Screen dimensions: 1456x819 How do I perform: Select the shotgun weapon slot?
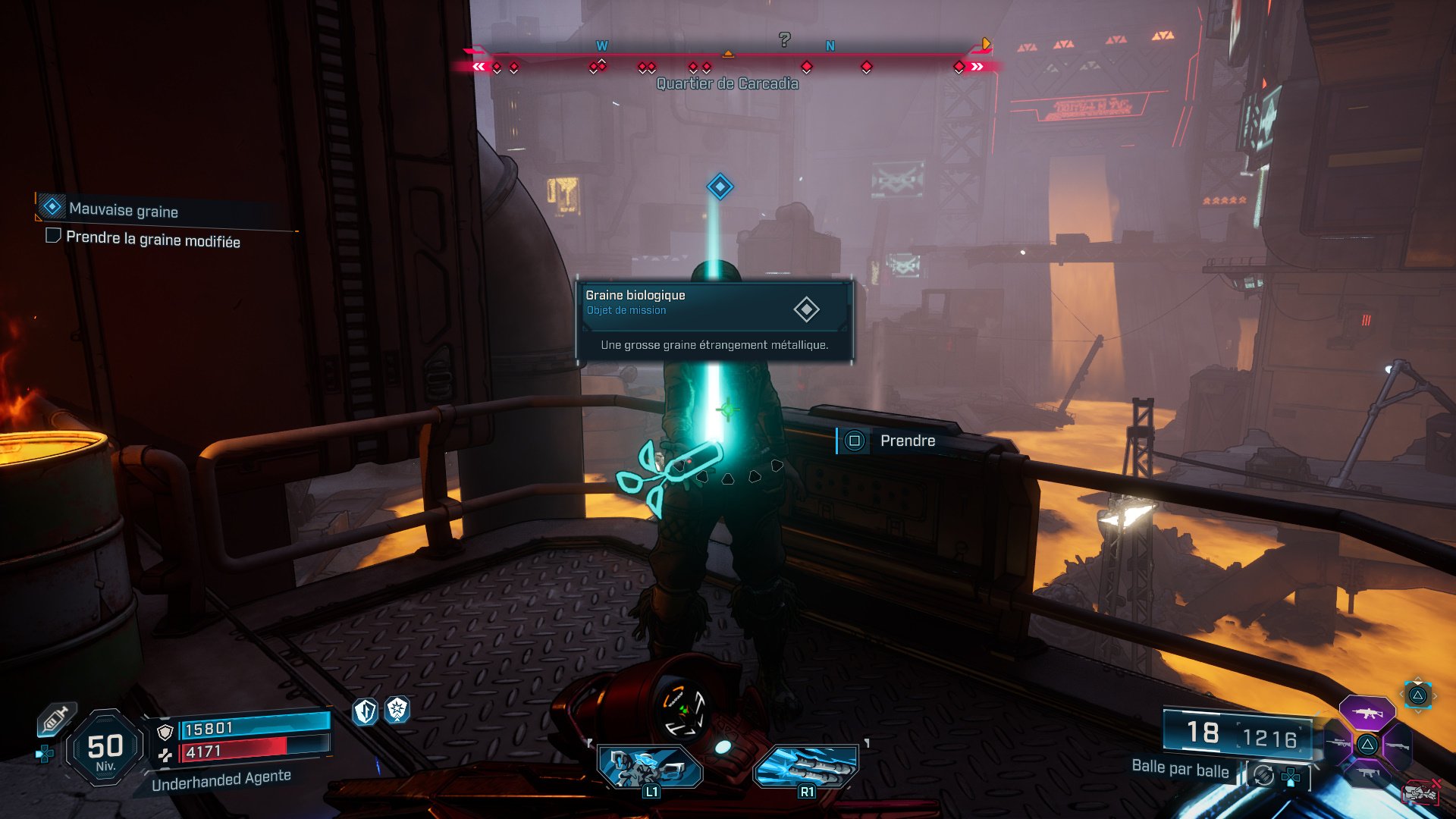(x=1398, y=747)
